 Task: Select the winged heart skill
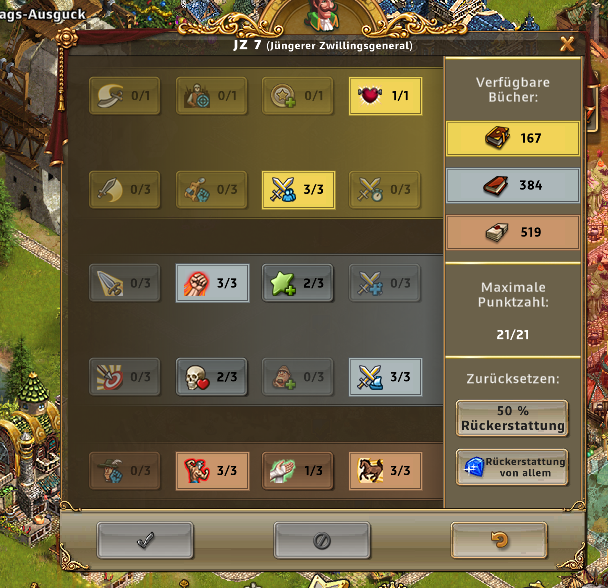tap(384, 96)
